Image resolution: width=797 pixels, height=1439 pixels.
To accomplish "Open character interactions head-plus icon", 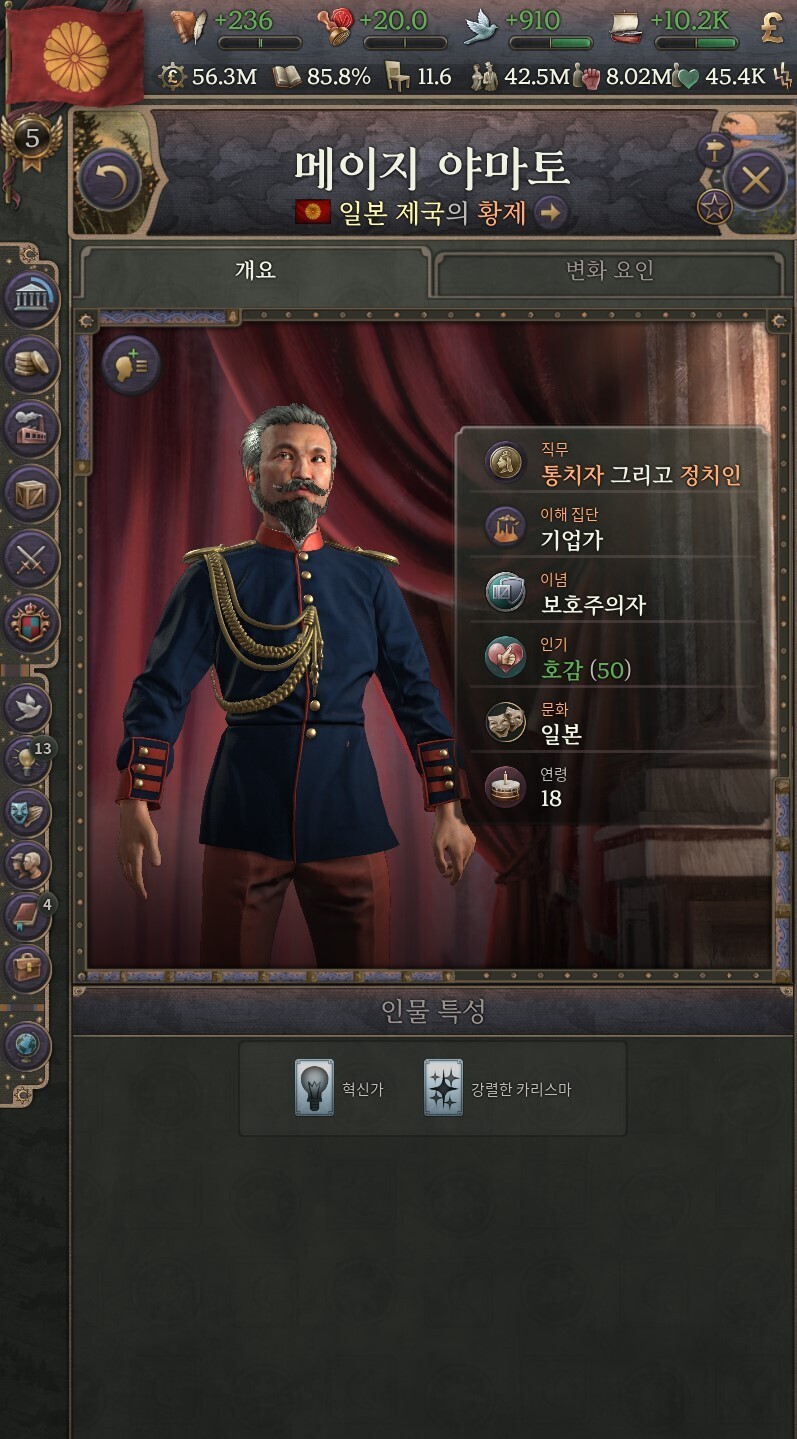I will click(x=131, y=365).
